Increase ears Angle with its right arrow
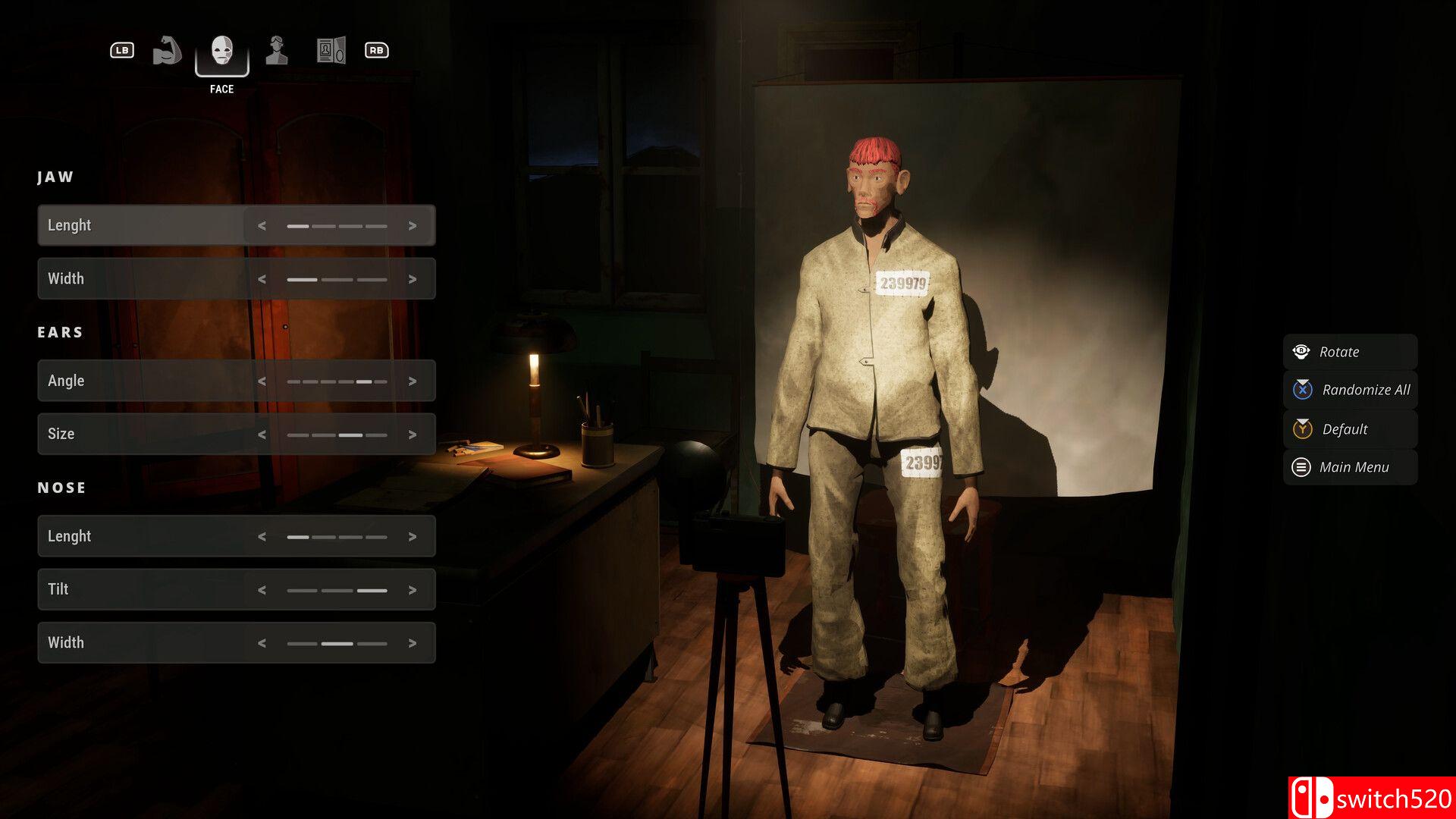 [413, 381]
